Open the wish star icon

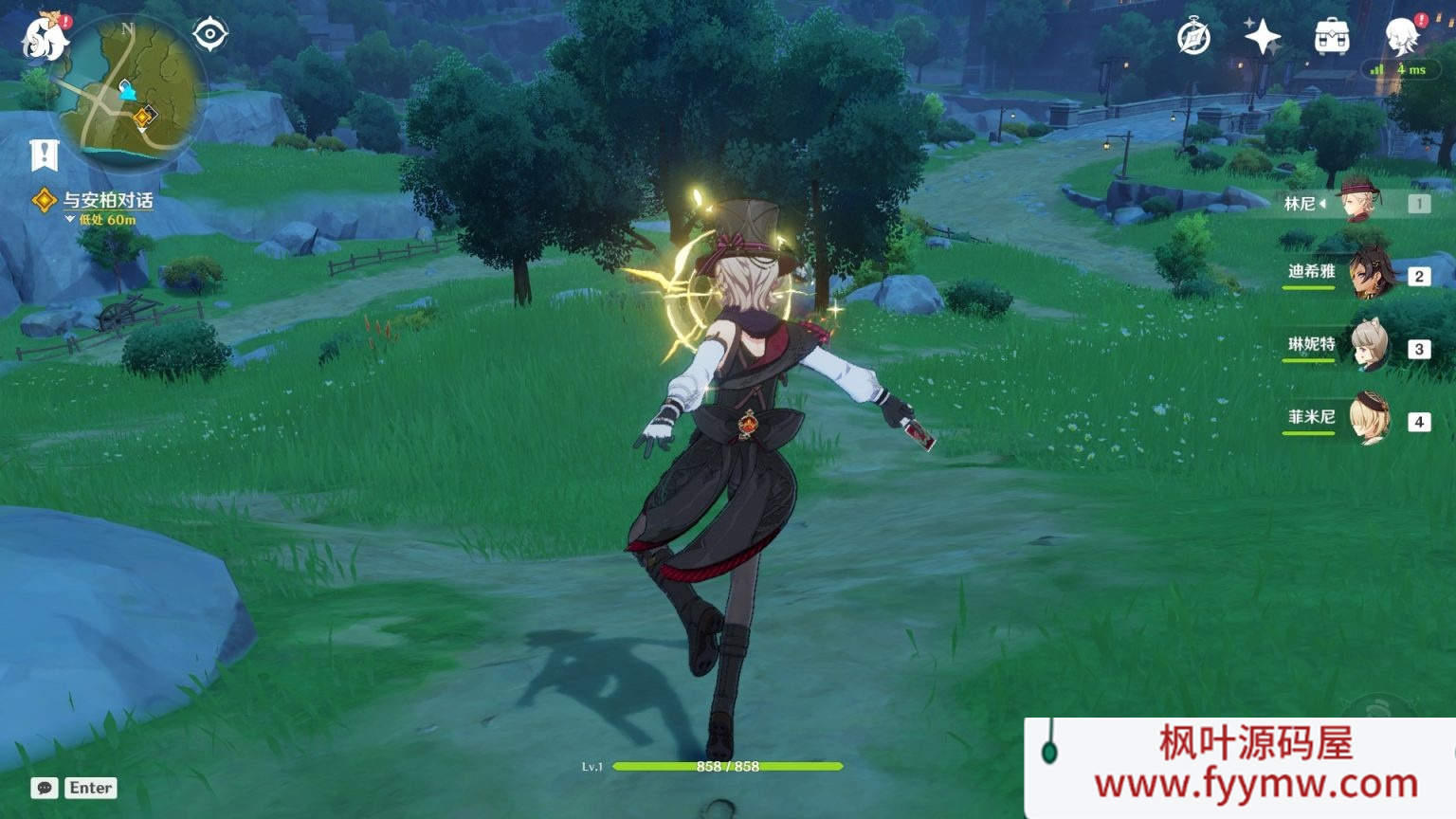[1262, 38]
